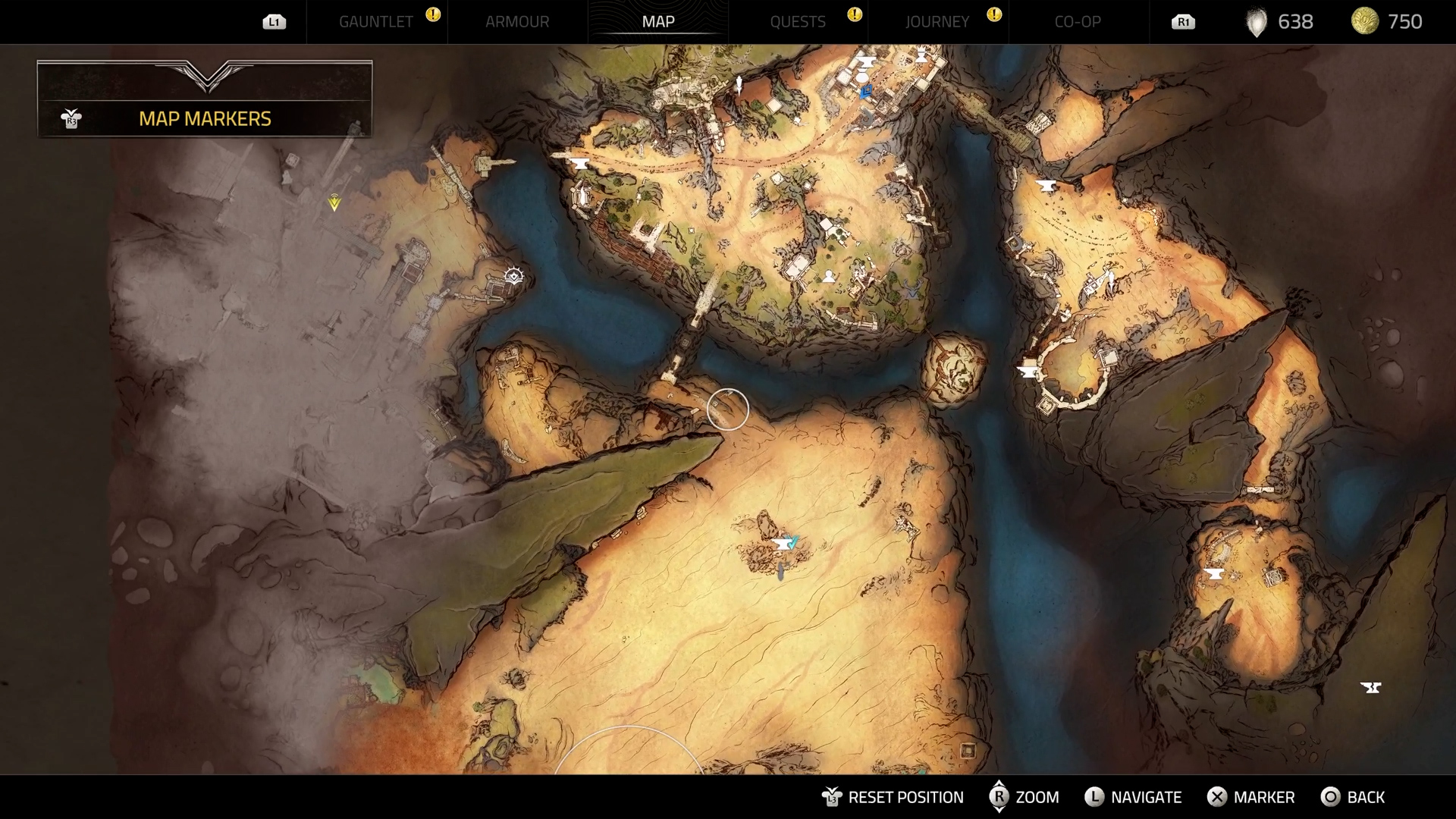
Task: Select the Map tab
Action: [x=657, y=22]
